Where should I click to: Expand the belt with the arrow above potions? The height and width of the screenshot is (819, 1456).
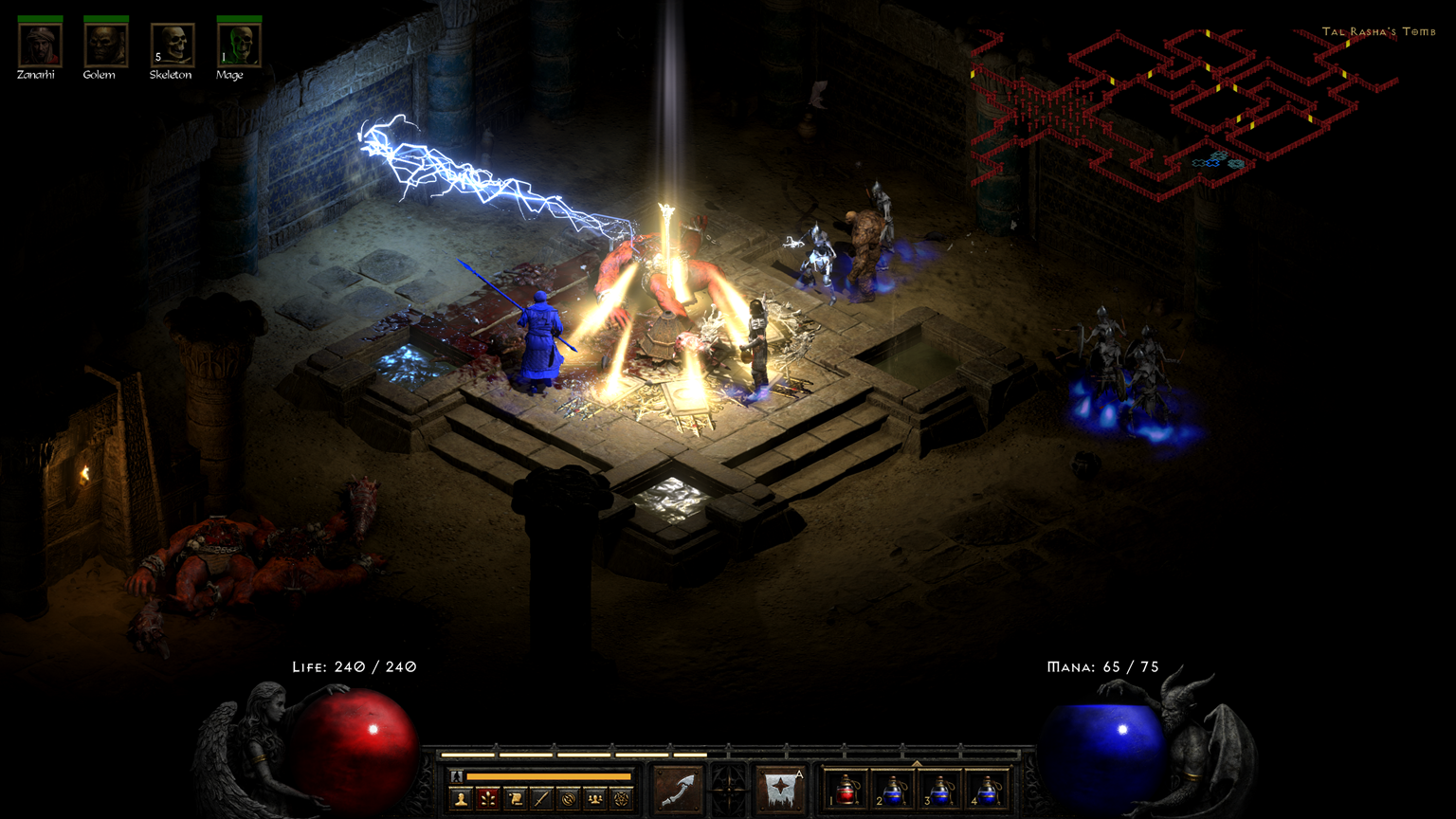pos(917,762)
